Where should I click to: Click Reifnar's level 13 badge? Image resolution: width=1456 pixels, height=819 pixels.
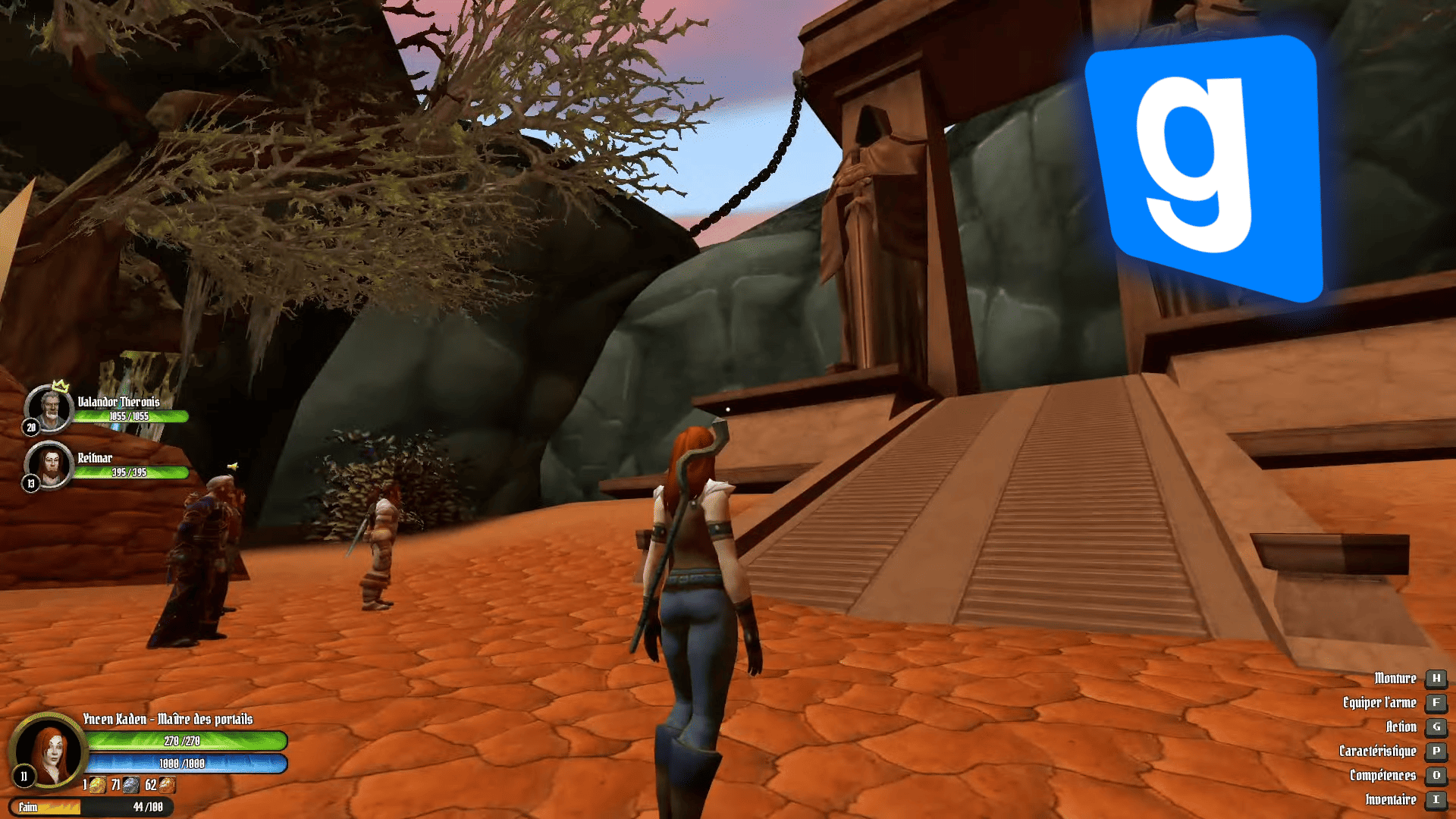pyautogui.click(x=31, y=484)
